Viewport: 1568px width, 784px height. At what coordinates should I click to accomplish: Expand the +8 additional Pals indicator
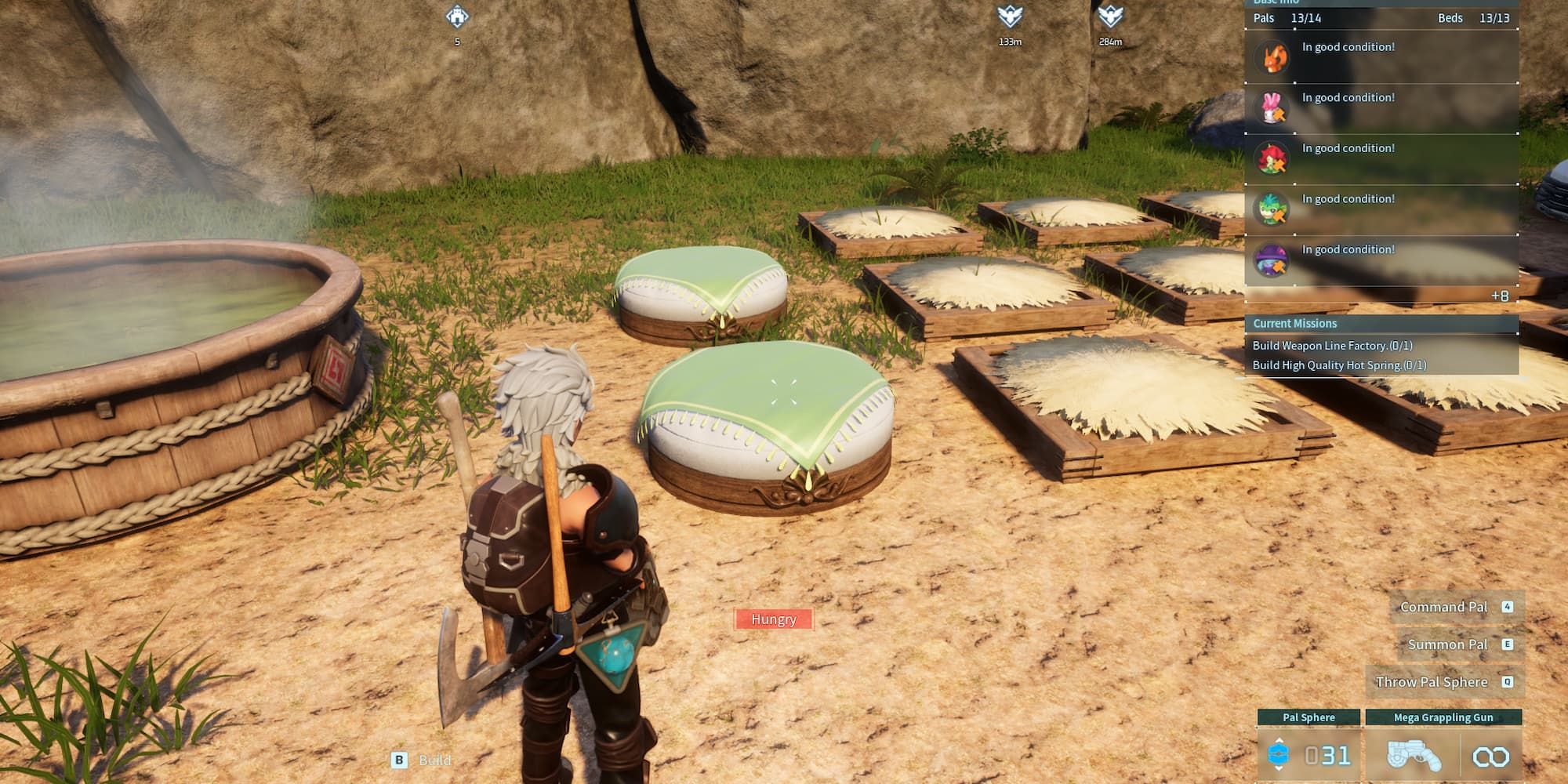[1499, 296]
